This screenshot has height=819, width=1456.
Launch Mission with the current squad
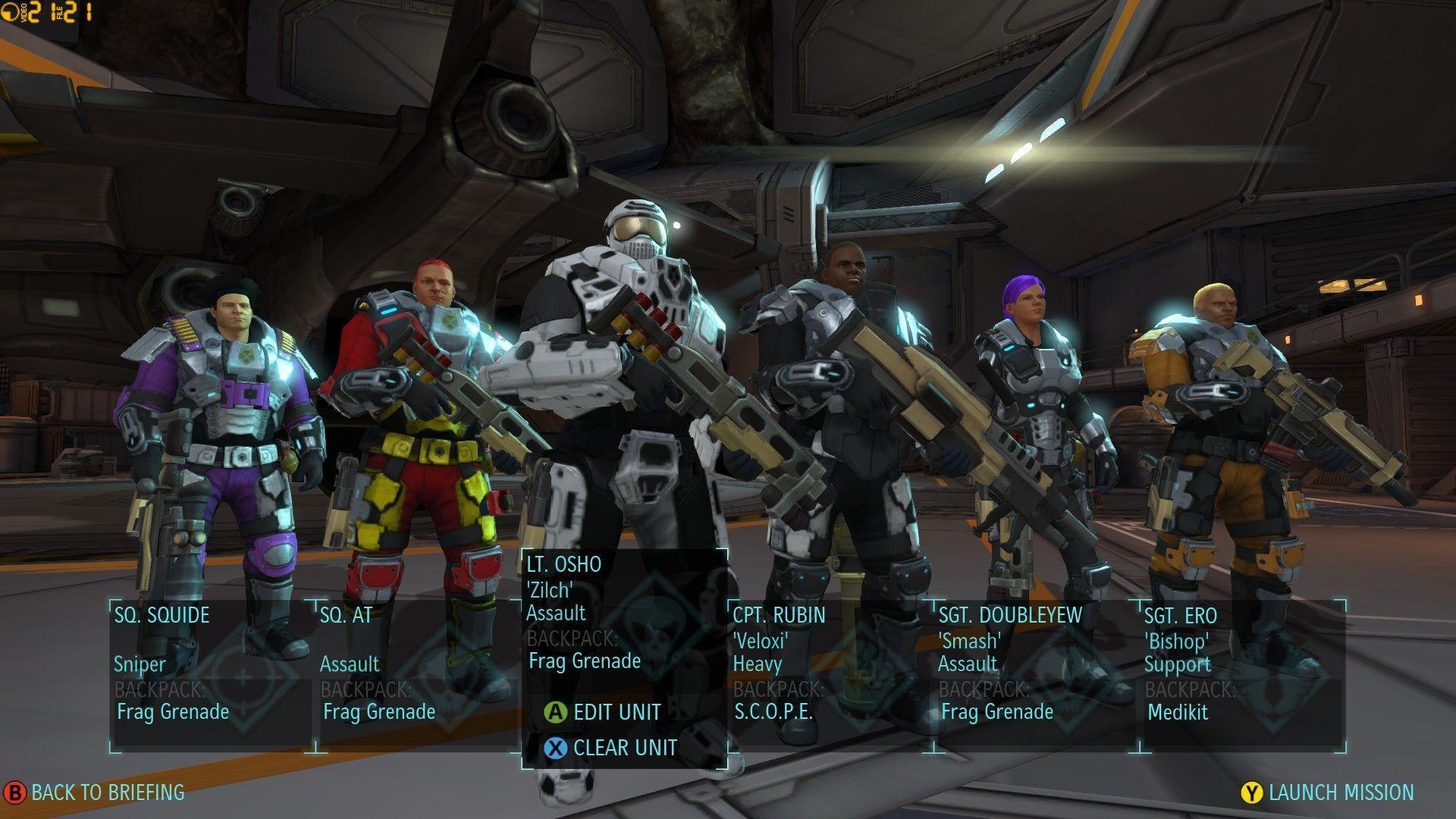click(x=1329, y=792)
